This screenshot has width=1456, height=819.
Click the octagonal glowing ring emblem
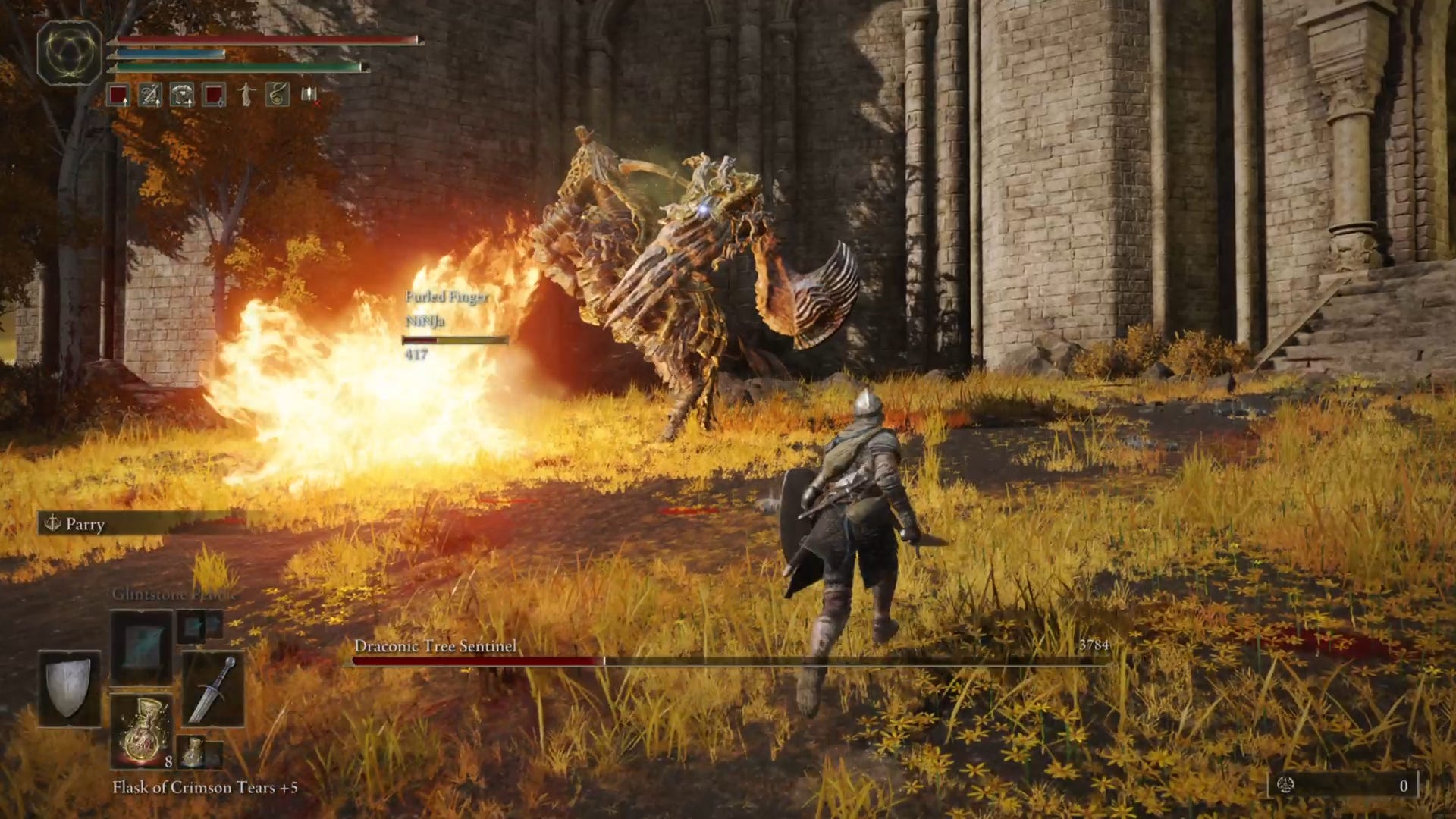pyautogui.click(x=70, y=53)
